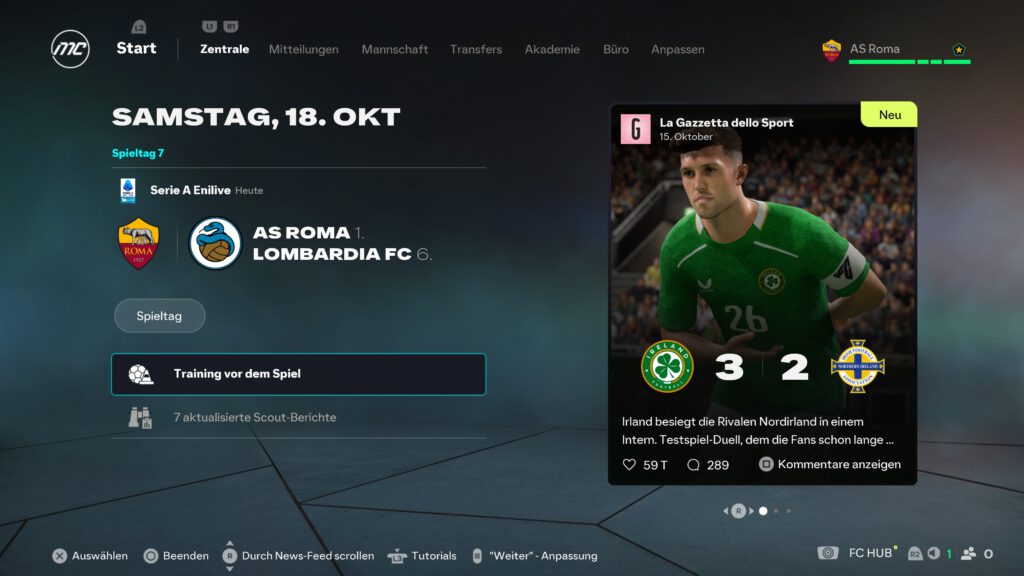Open the Transfers tab
Image resolution: width=1024 pixels, height=576 pixels.
coord(476,49)
